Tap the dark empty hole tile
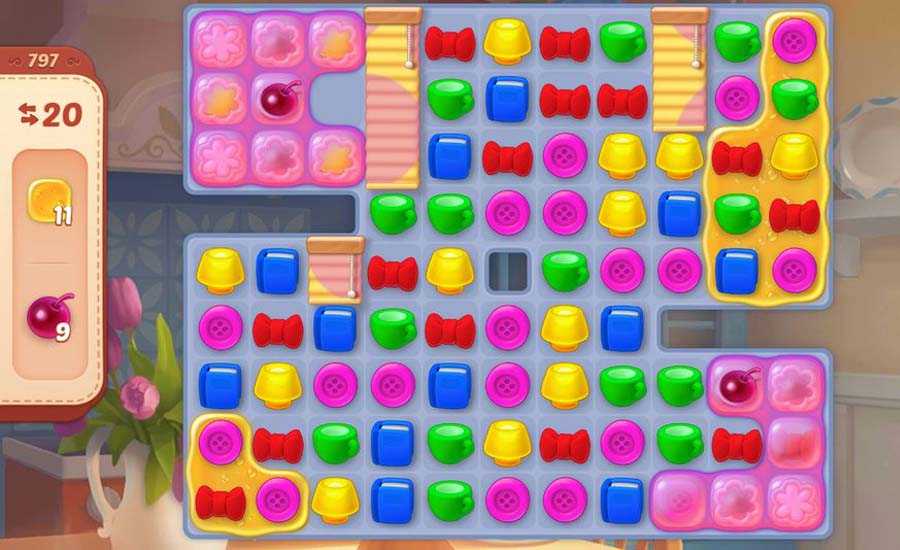The height and width of the screenshot is (550, 900). click(507, 269)
